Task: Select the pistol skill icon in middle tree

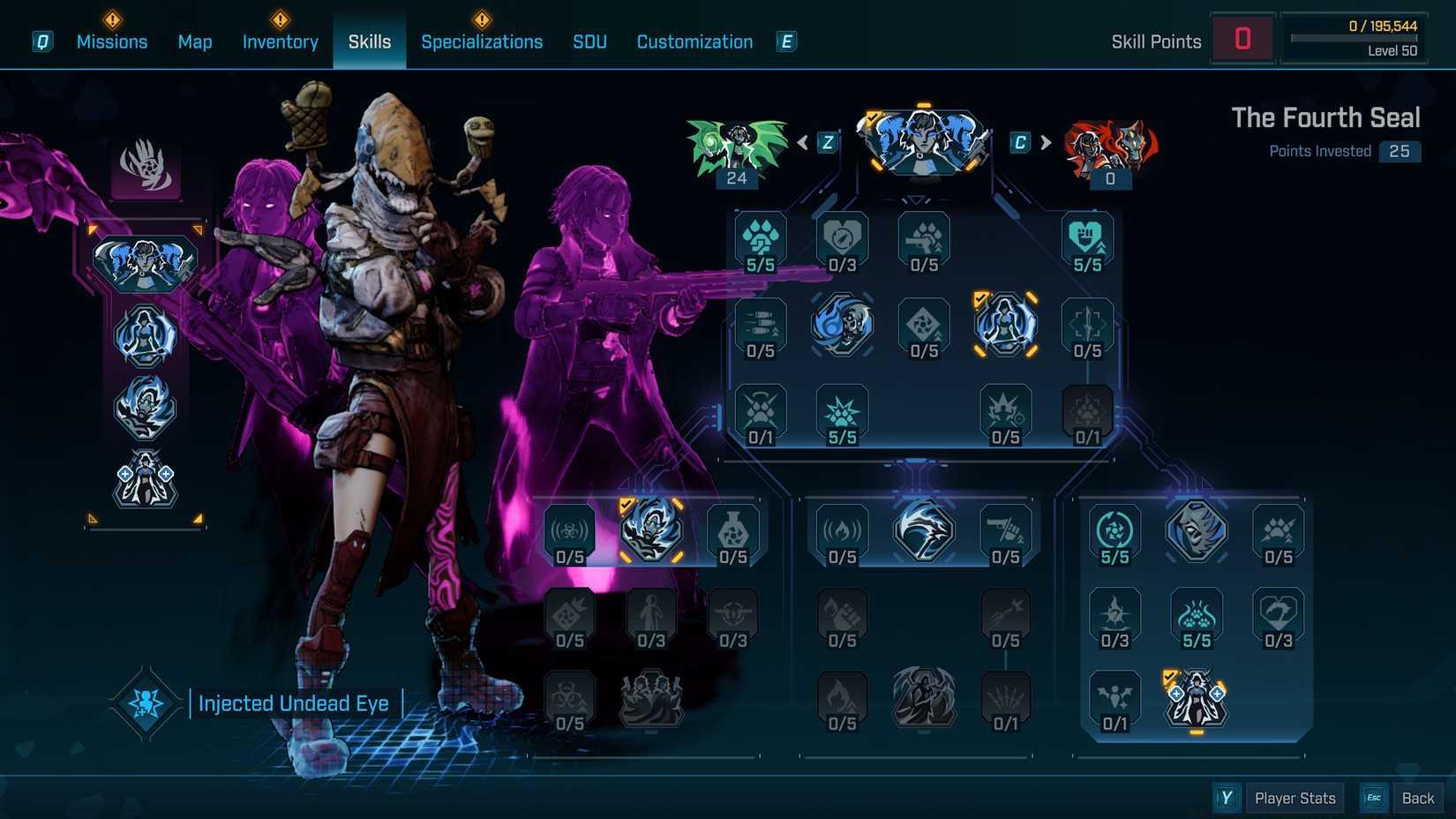Action: (1003, 530)
